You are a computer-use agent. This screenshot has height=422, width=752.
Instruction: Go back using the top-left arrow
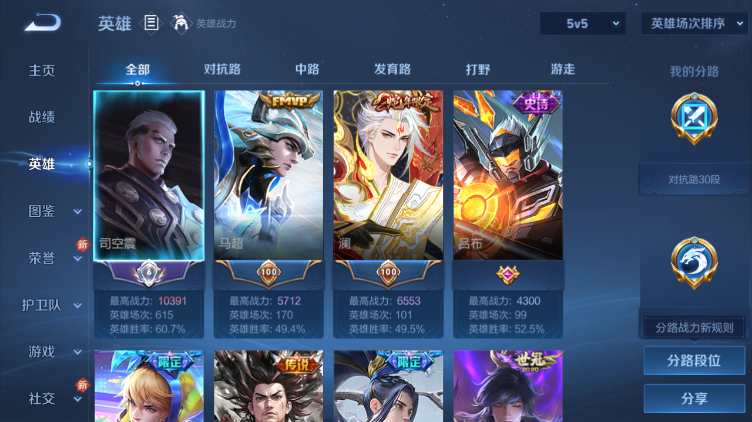(x=44, y=23)
